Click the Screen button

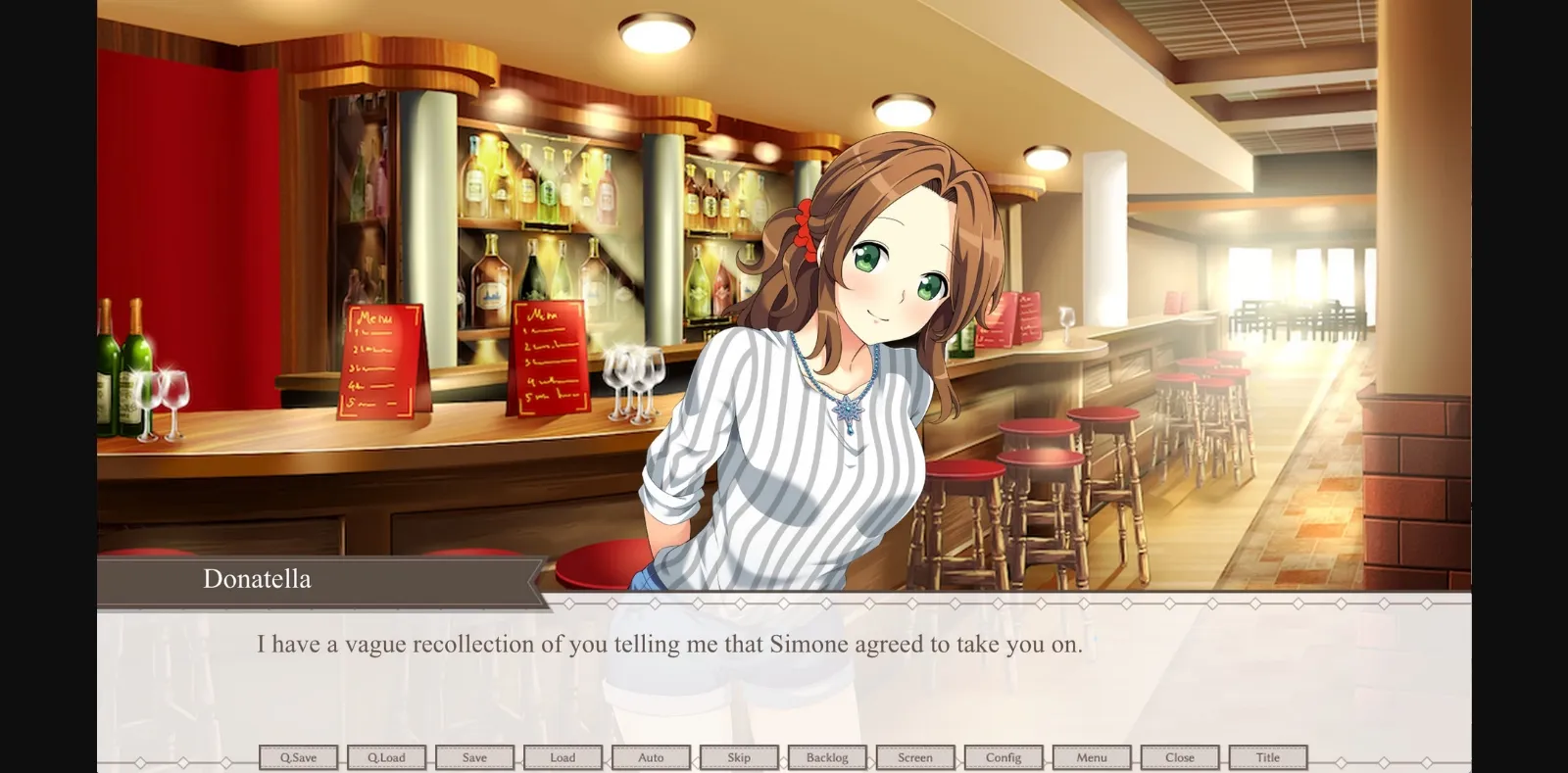(x=915, y=756)
